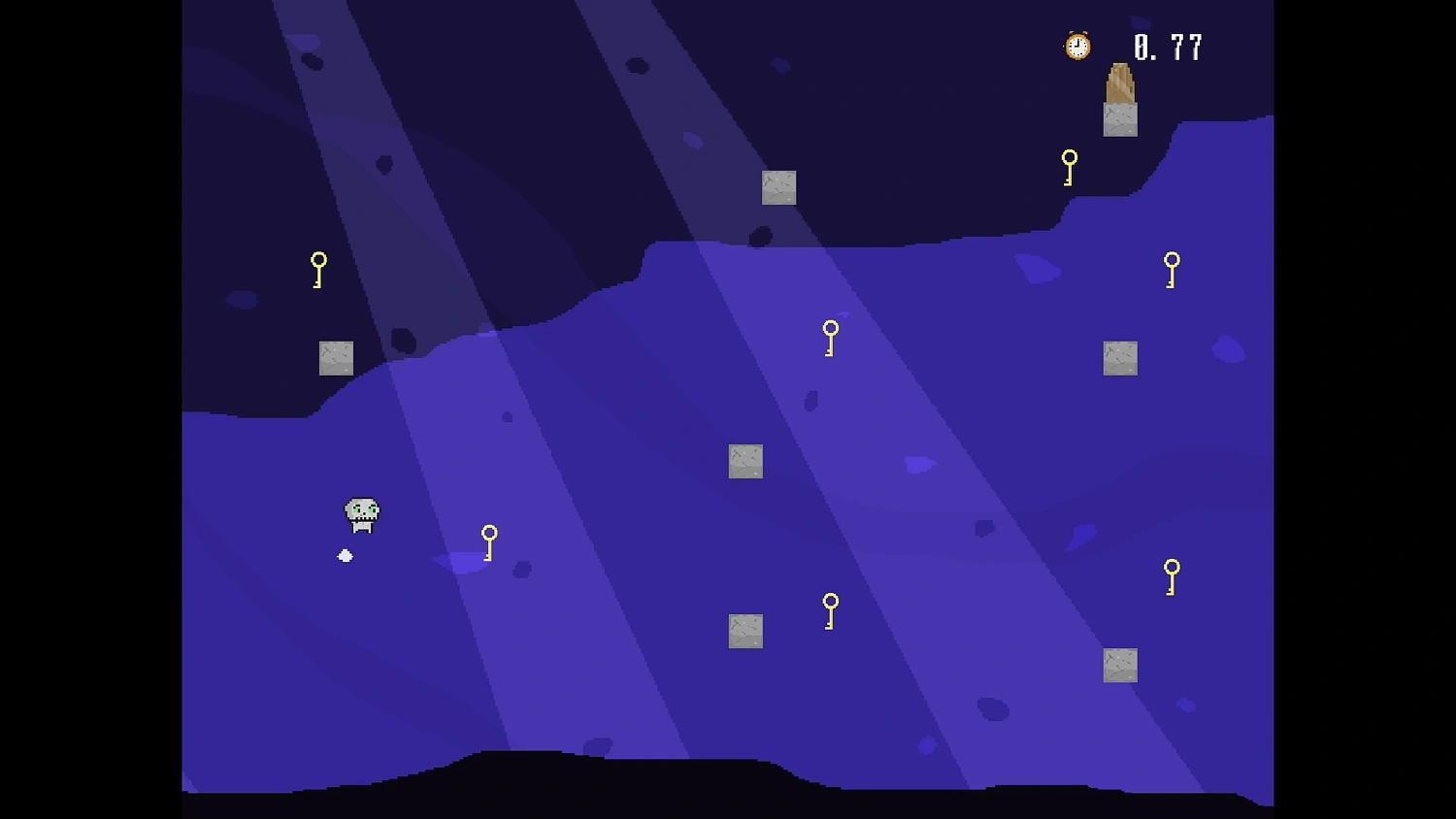Click the key below the skull character
This screenshot has height=819, width=1456.
[x=488, y=543]
